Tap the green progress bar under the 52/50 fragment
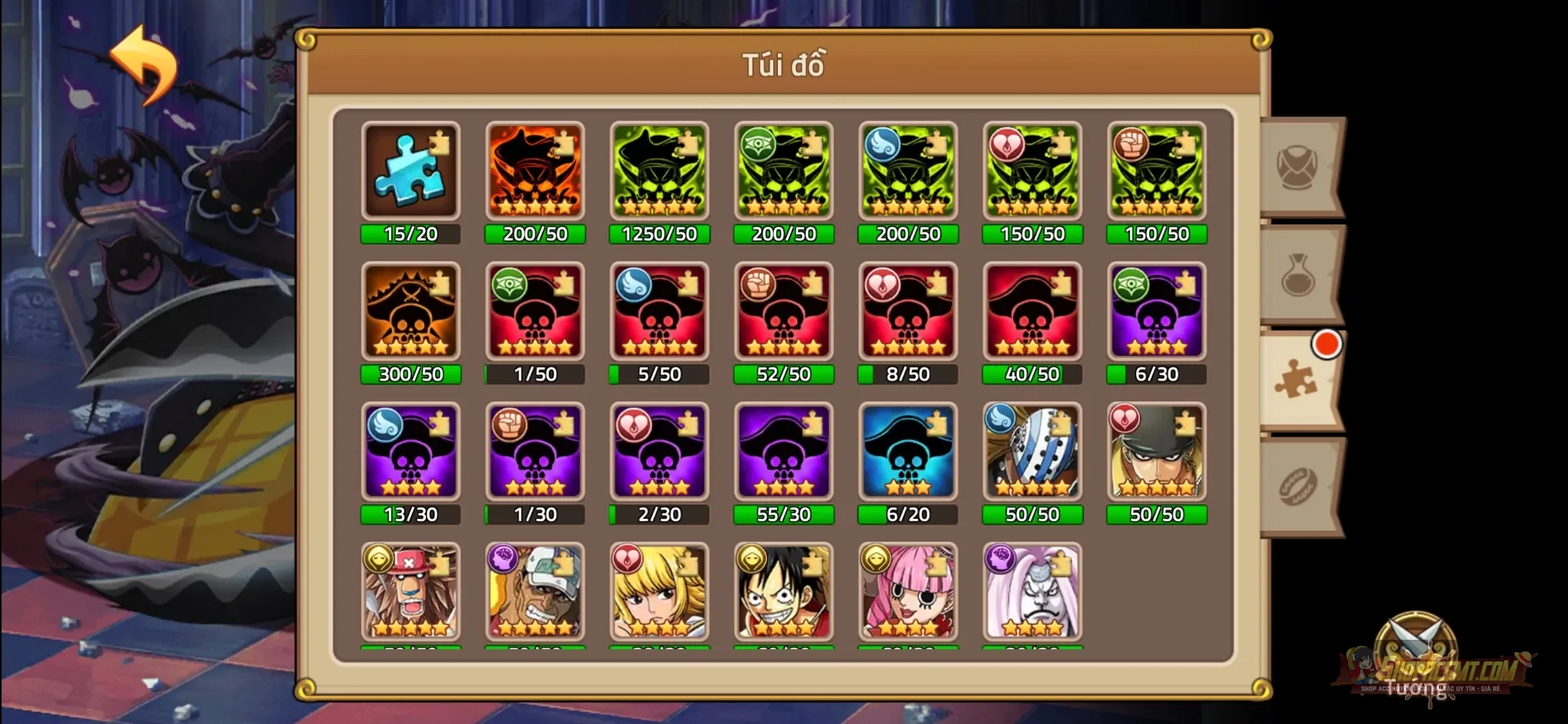 point(784,375)
